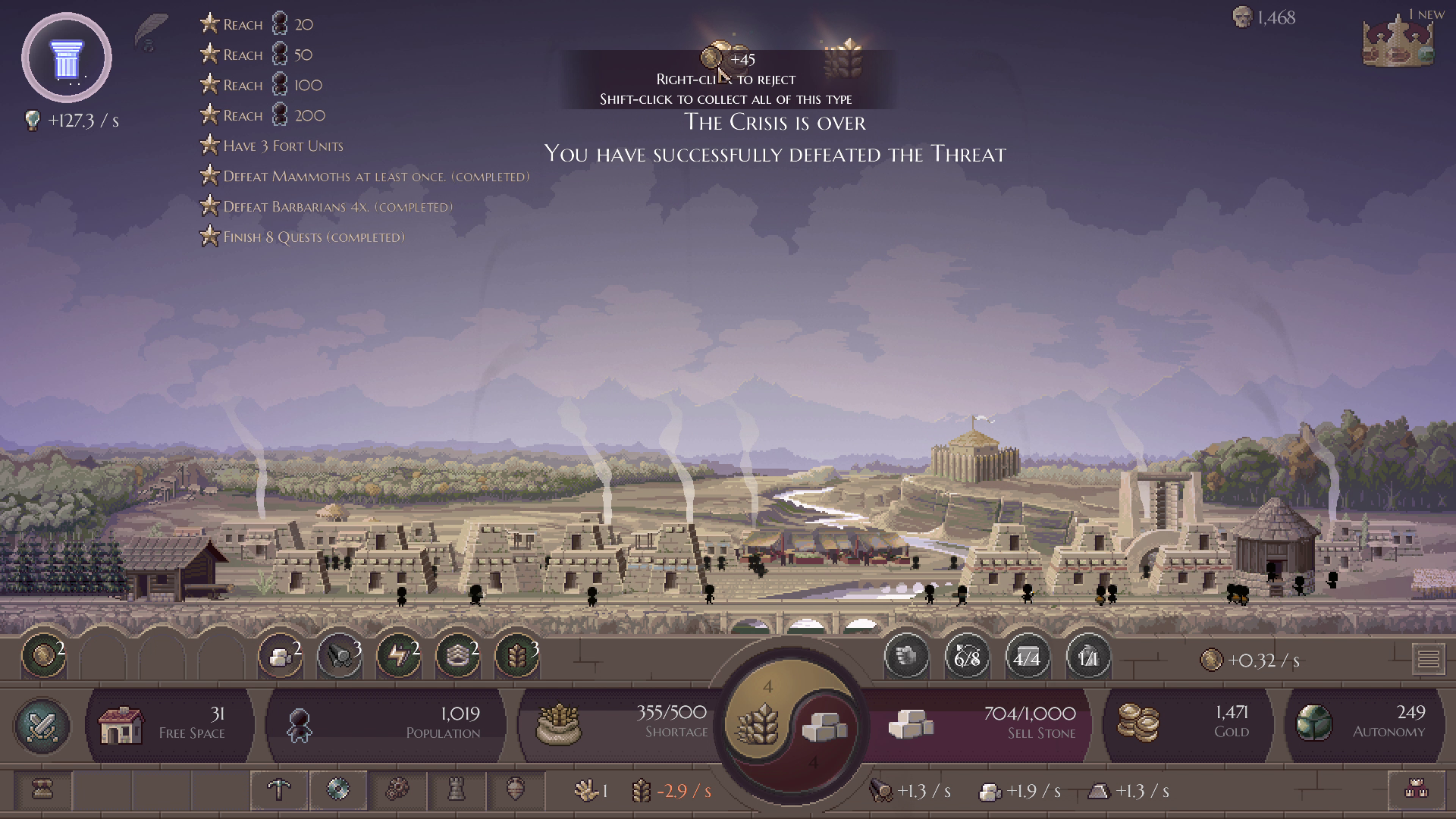Select the wheat upgrade badge

517,656
